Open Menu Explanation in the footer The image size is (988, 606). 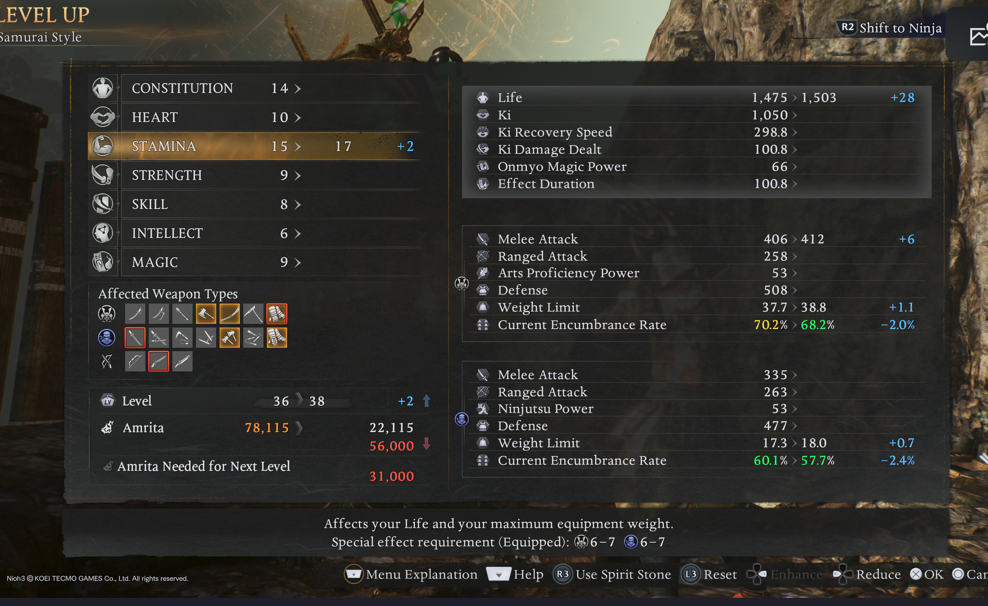click(411, 574)
